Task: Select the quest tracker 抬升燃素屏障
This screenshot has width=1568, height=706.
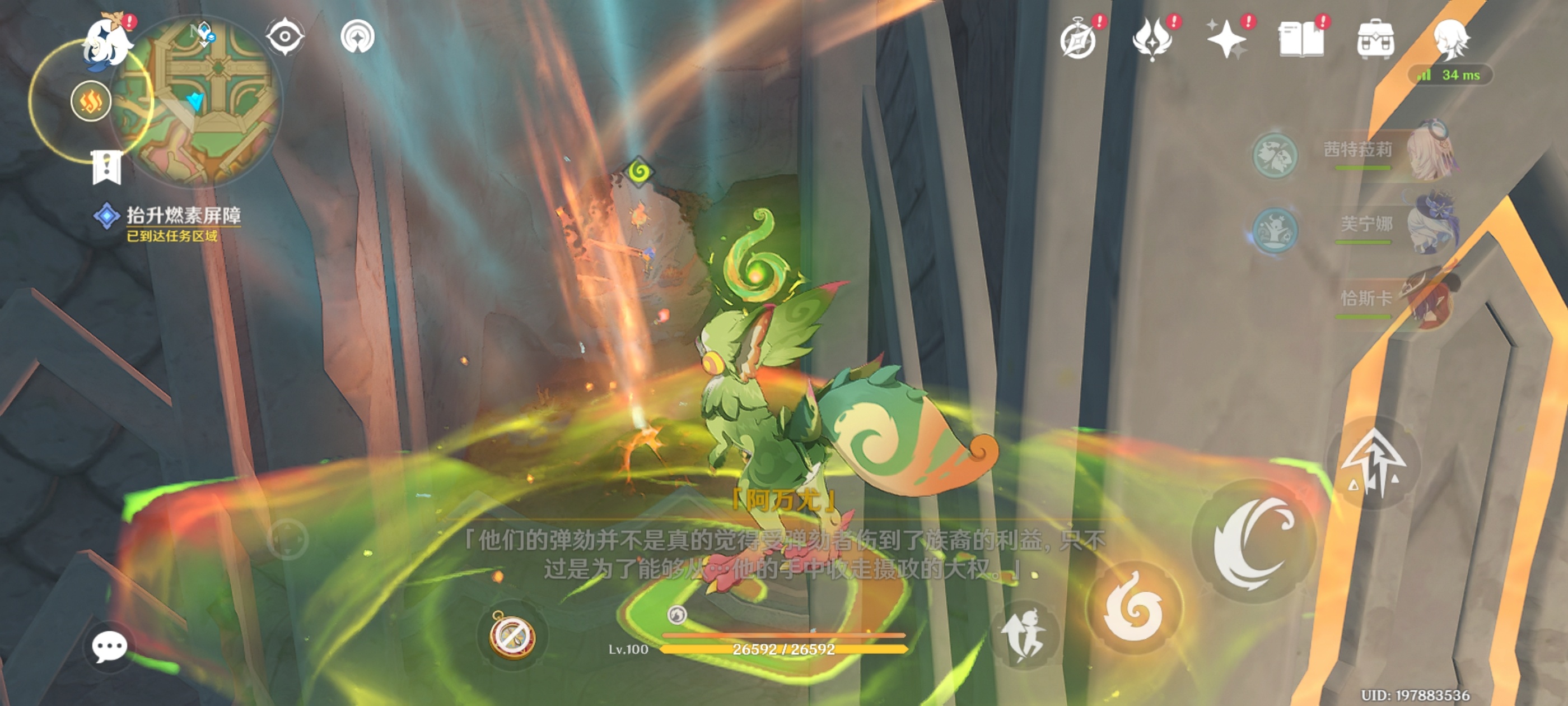Action: click(183, 216)
